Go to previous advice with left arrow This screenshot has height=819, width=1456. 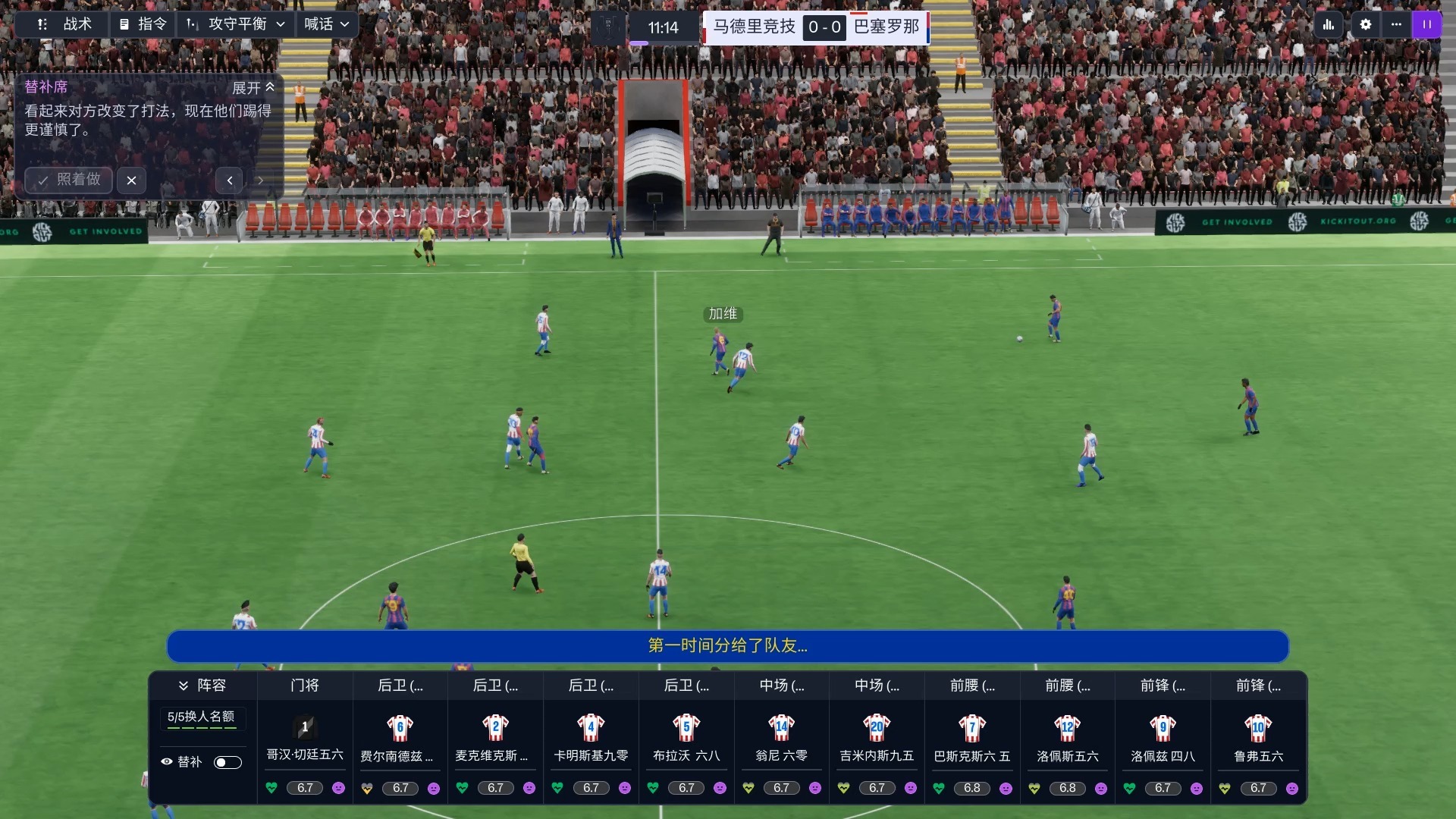coord(230,180)
